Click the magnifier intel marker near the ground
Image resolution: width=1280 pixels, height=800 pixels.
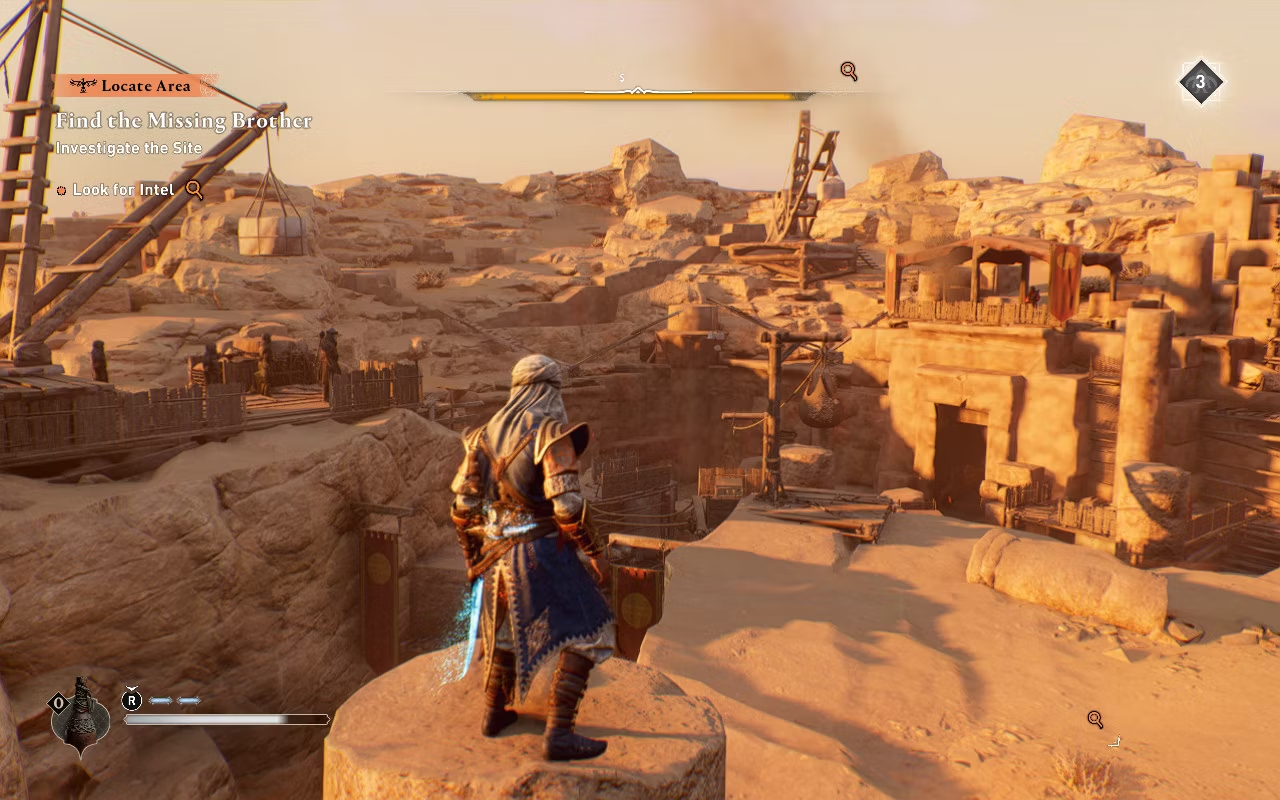[x=1095, y=719]
